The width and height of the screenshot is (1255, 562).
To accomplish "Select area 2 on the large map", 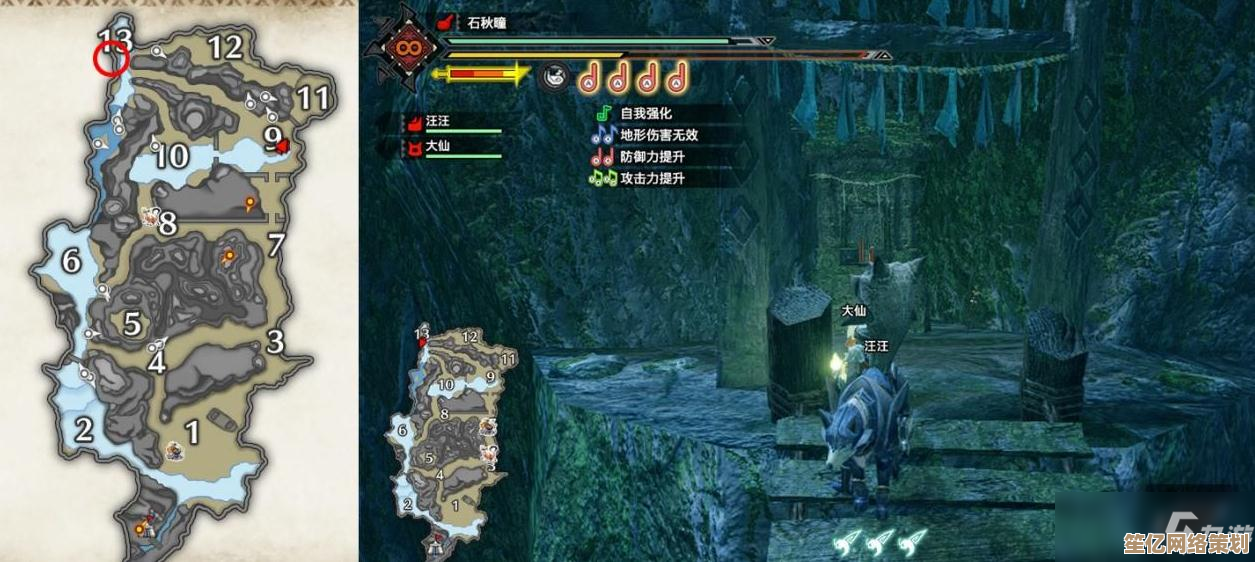I will click(x=84, y=429).
